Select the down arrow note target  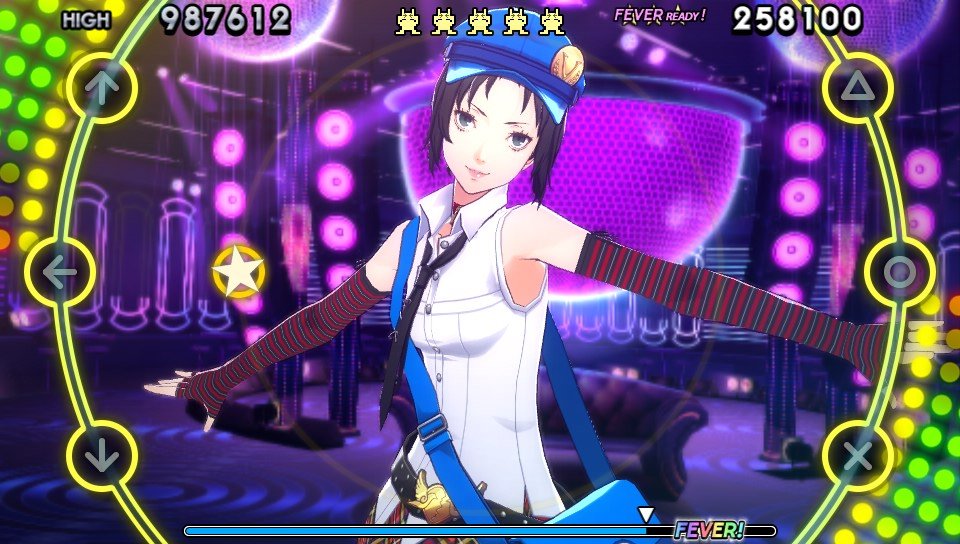(100, 456)
